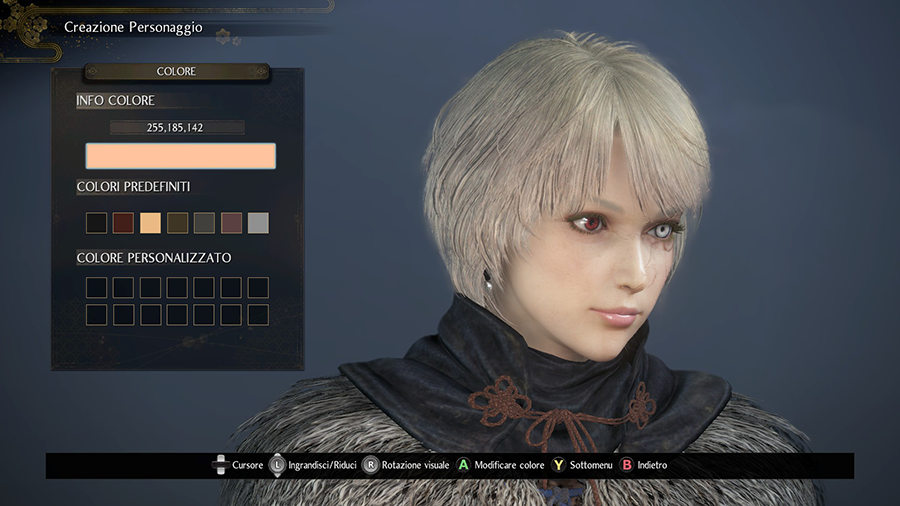Choose the dark red preset color

(x=123, y=223)
